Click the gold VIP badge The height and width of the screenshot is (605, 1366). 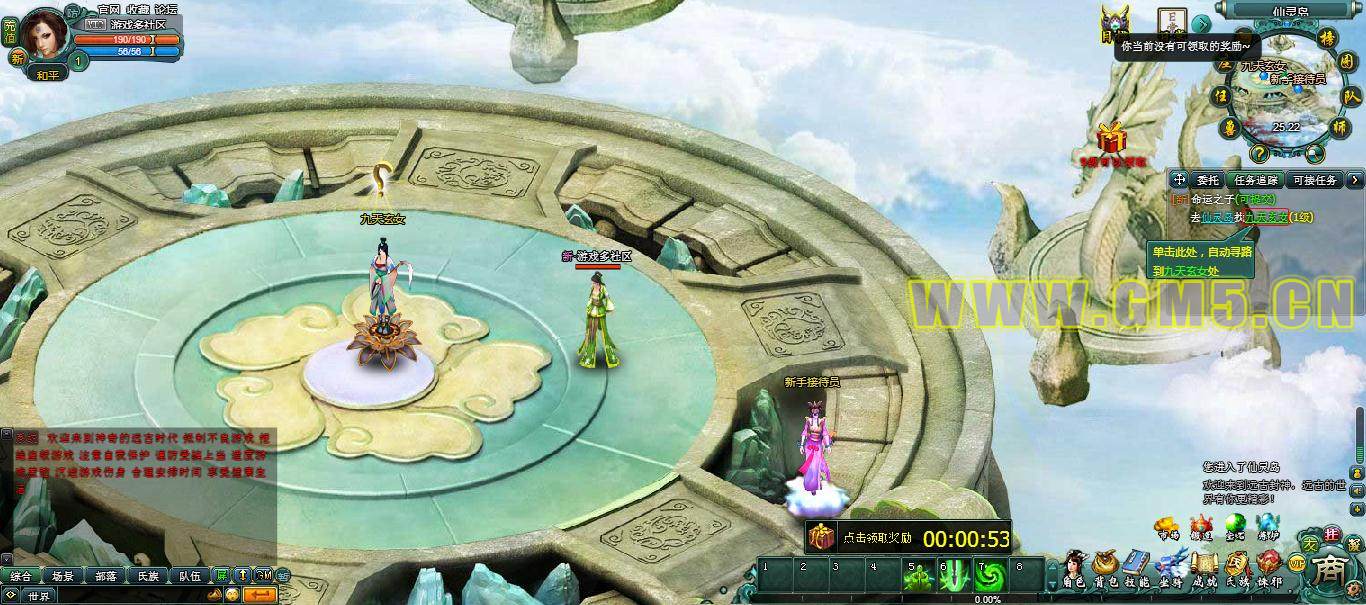click(1297, 563)
